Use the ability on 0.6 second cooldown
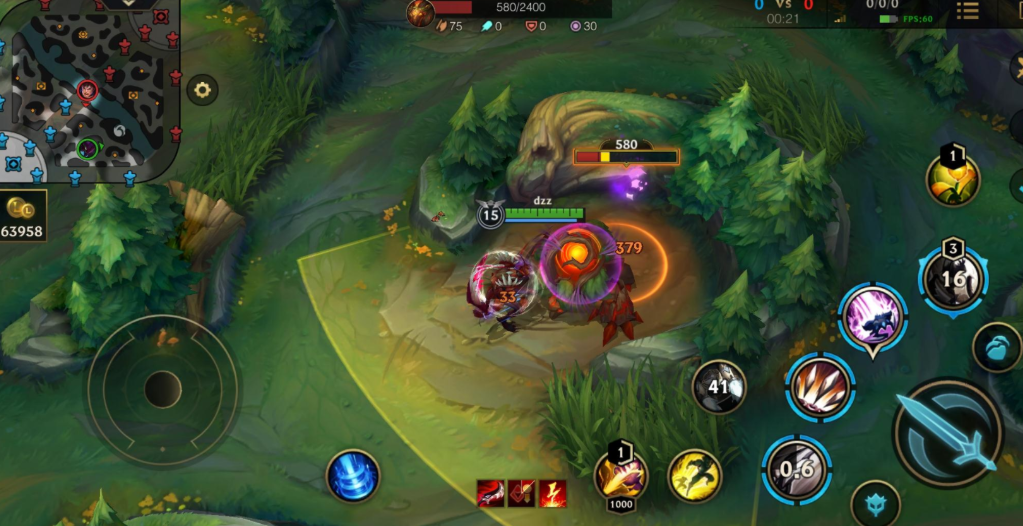1023x526 pixels. click(796, 469)
